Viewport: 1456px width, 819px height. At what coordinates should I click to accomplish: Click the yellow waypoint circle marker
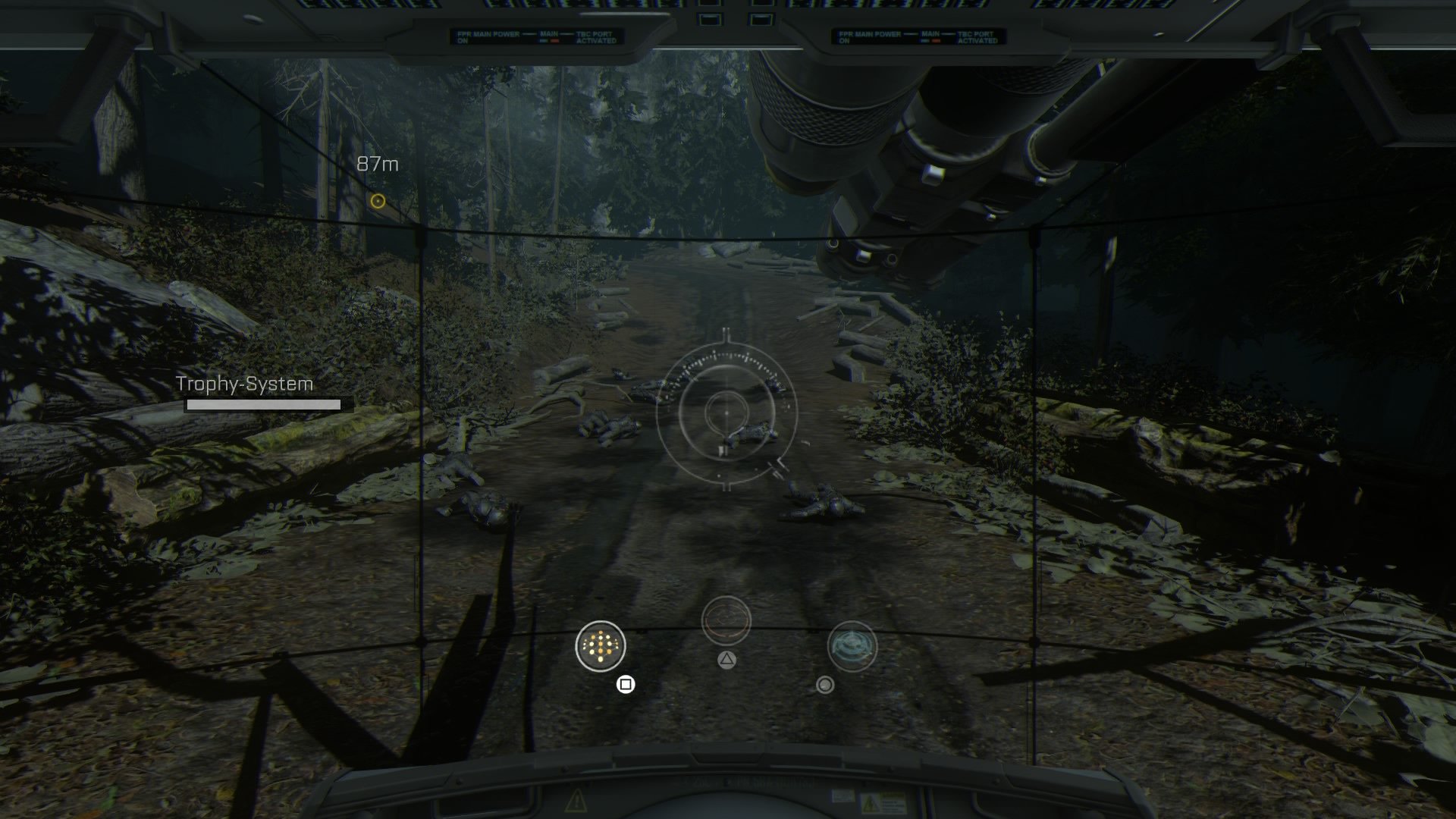click(x=377, y=201)
